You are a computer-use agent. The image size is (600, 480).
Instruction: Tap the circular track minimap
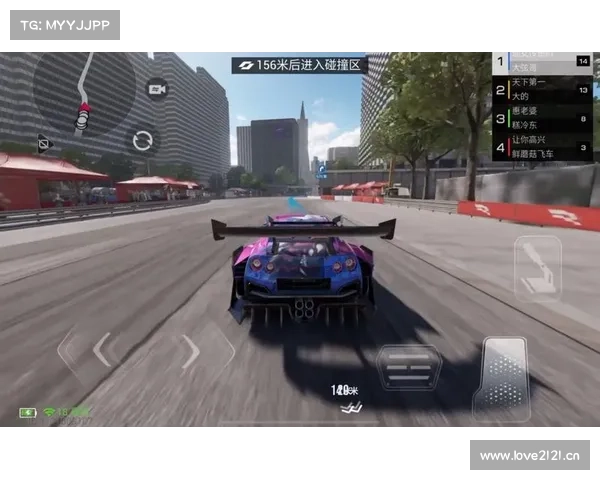coord(84,95)
